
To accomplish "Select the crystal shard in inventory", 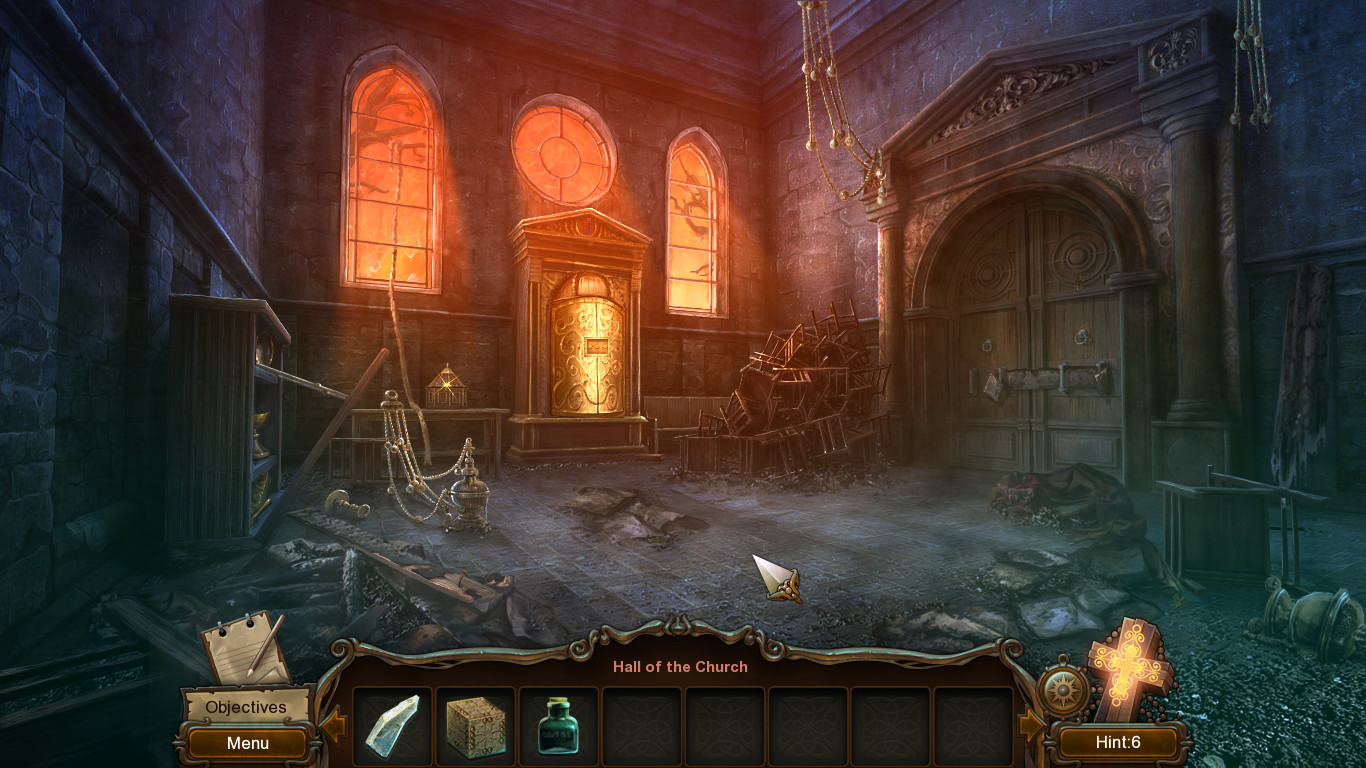I will click(x=392, y=725).
